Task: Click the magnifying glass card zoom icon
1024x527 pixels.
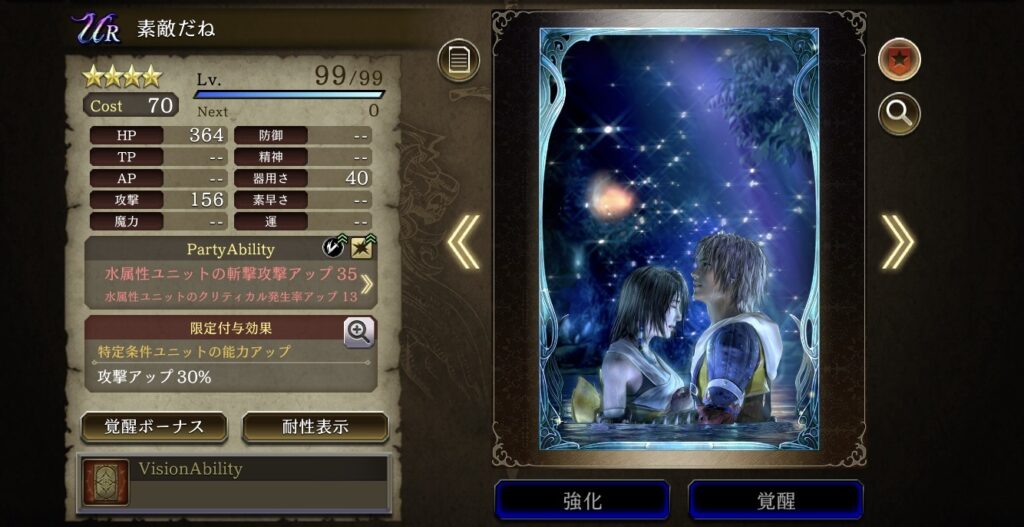Action: point(899,114)
